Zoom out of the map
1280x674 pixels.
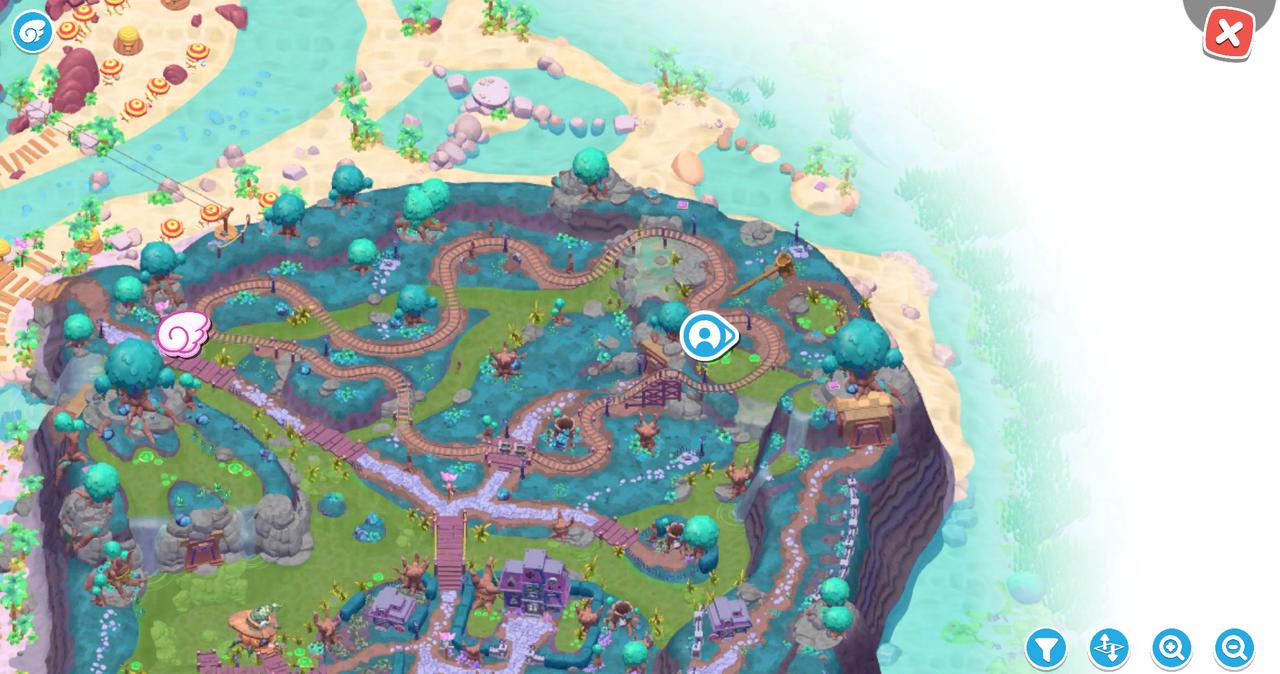(1234, 649)
